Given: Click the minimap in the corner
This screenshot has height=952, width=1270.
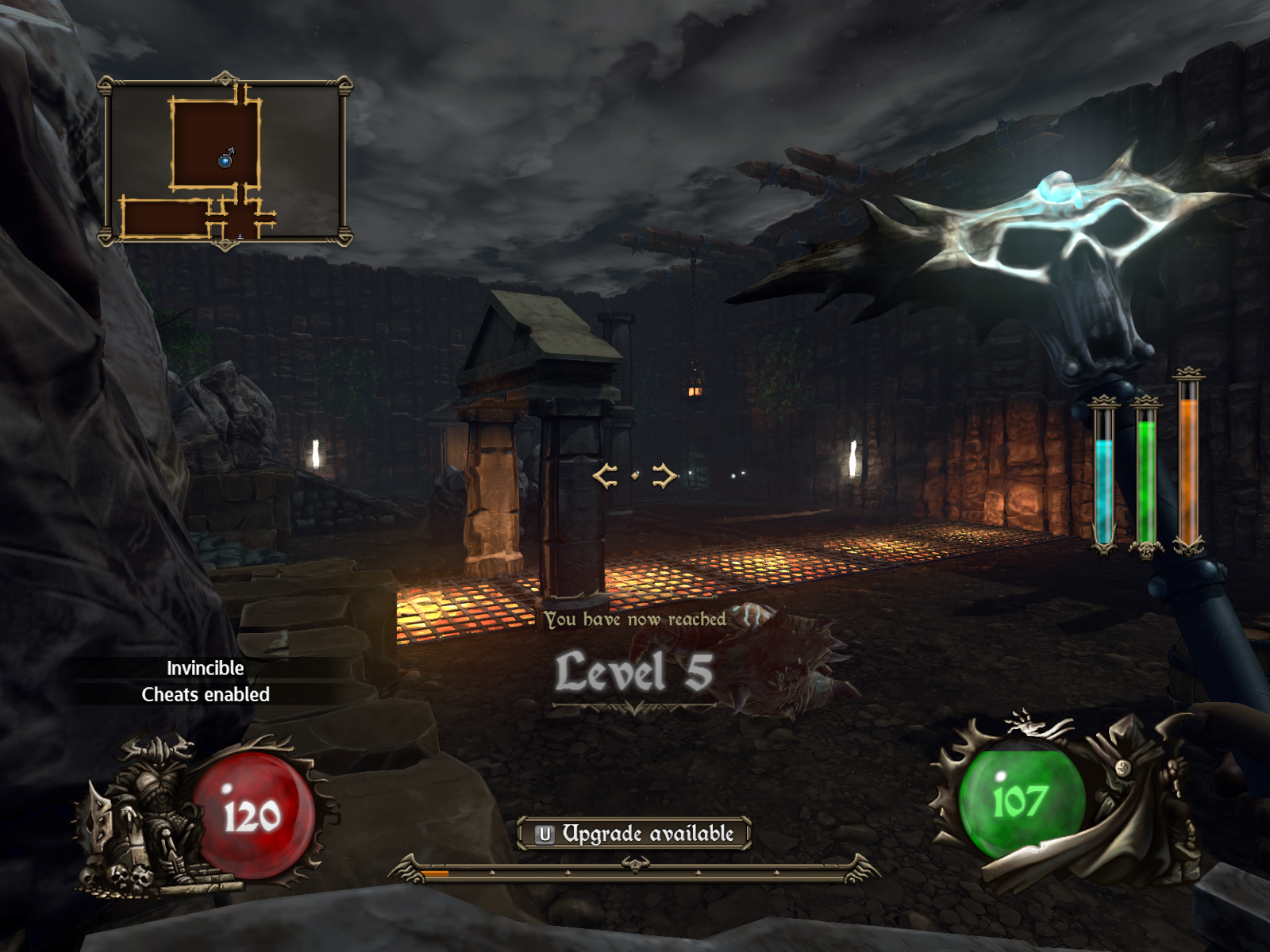Looking at the screenshot, I should click(x=225, y=161).
